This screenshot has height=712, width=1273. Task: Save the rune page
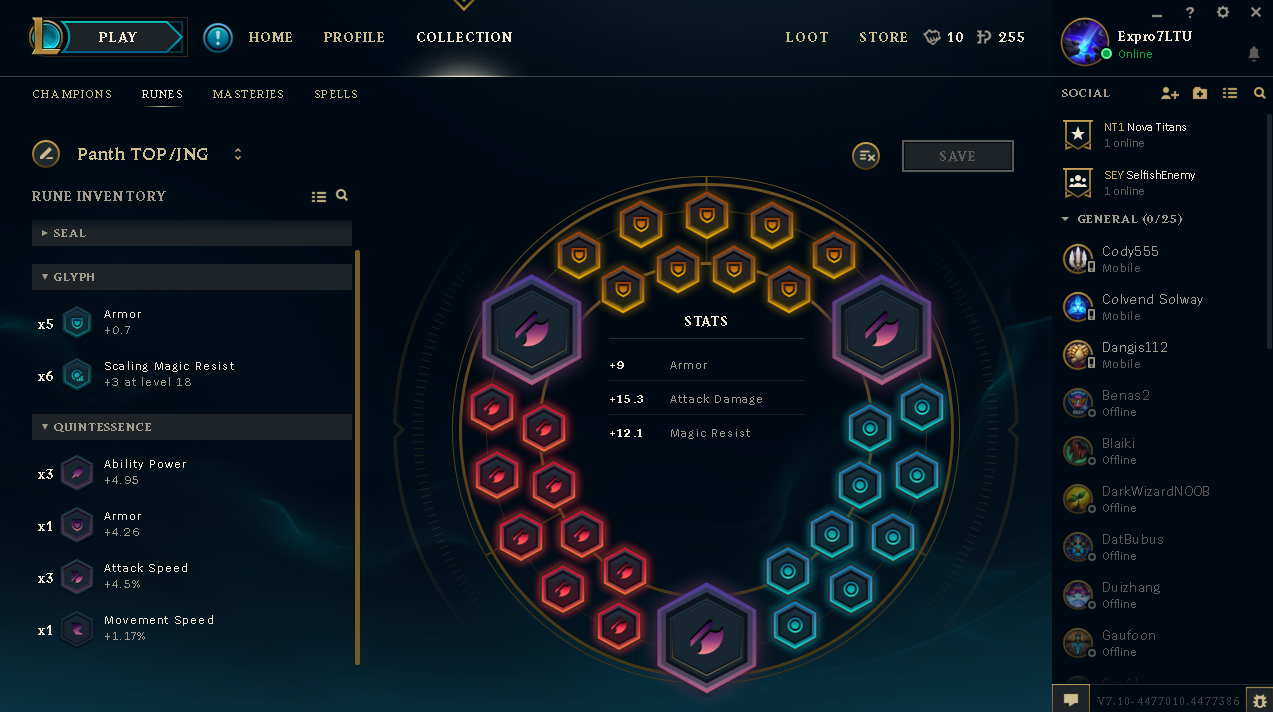coord(957,156)
